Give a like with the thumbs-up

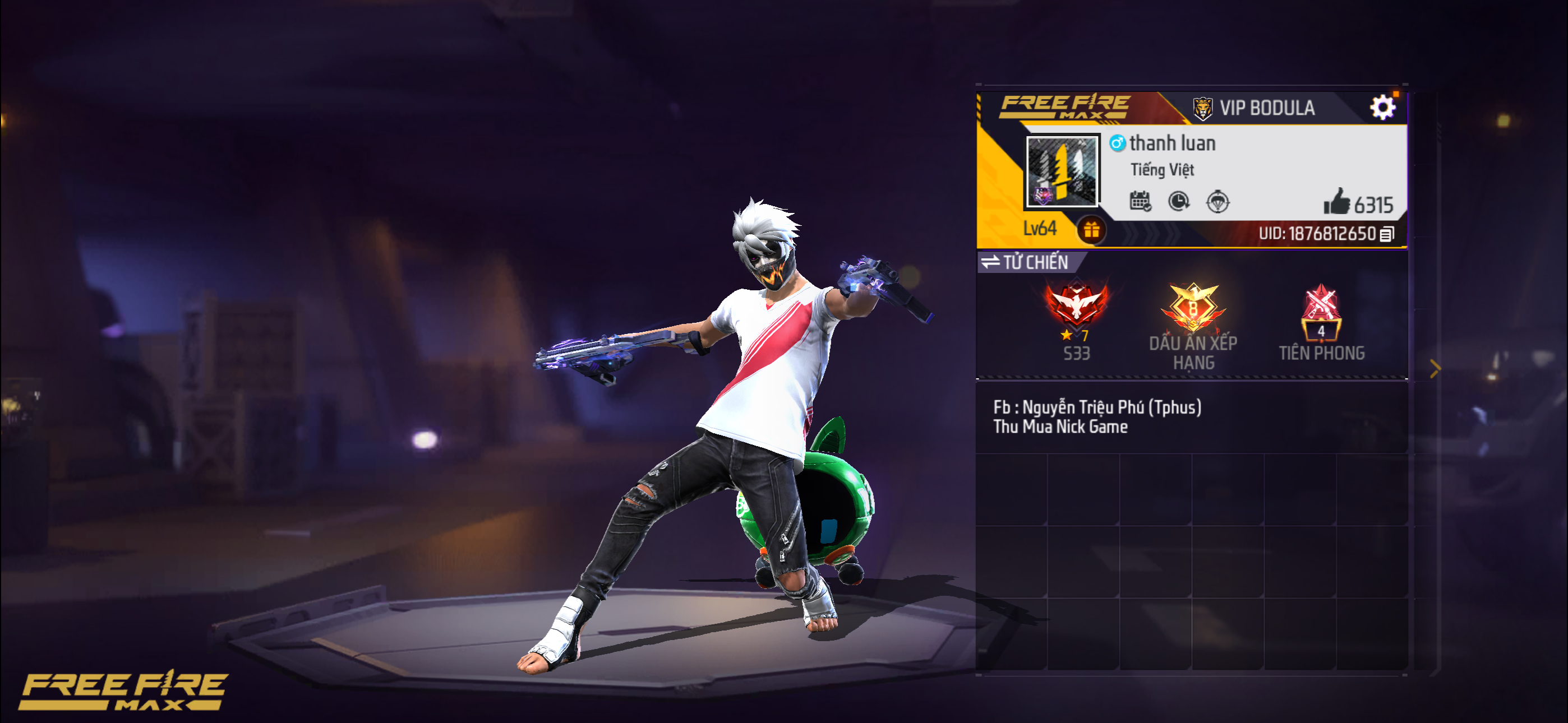pyautogui.click(x=1337, y=202)
